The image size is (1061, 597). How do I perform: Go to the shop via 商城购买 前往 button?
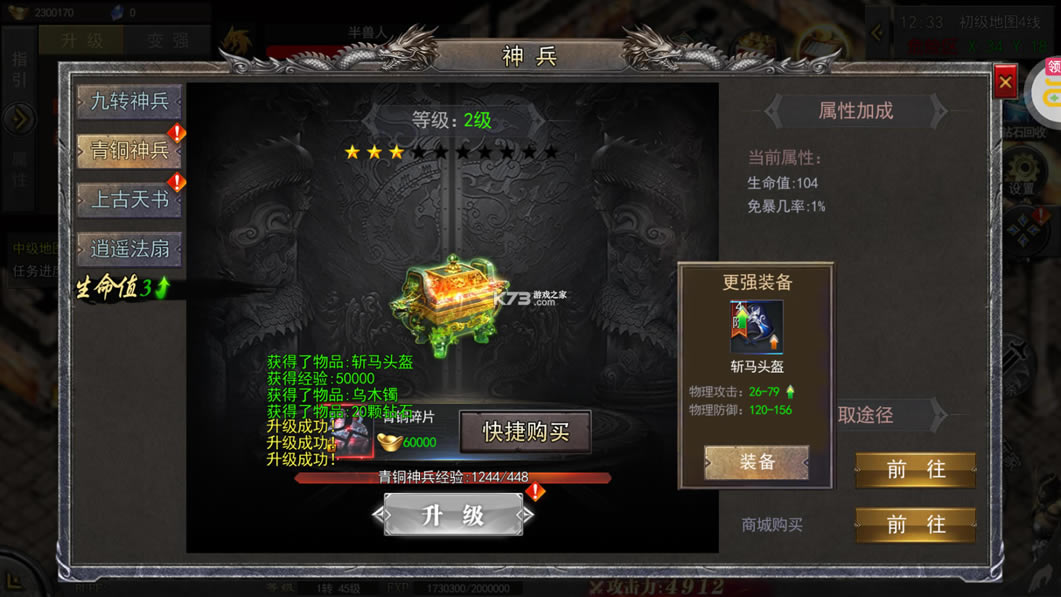pyautogui.click(x=915, y=524)
